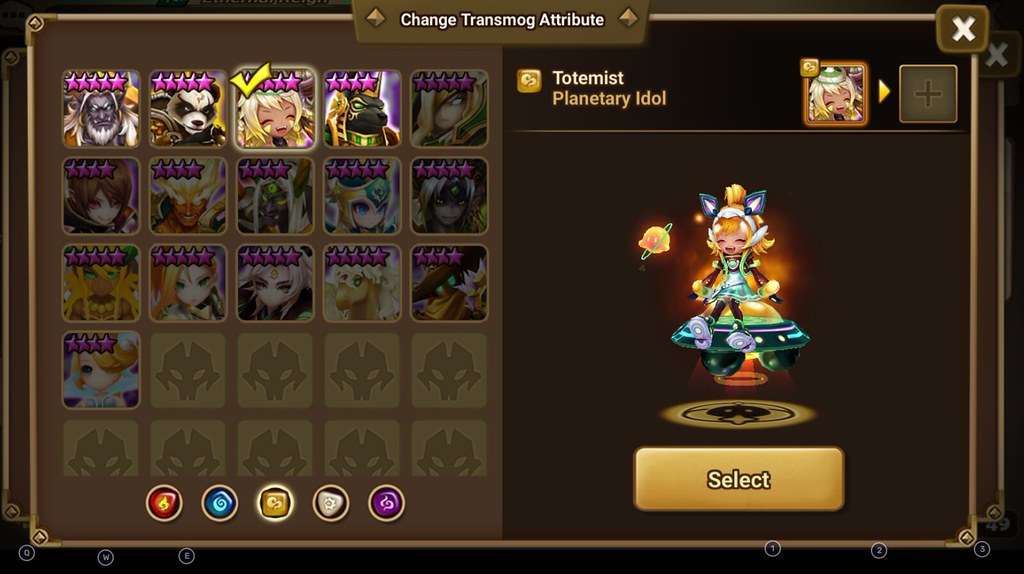The height and width of the screenshot is (574, 1024).
Task: Pick the blonde fairy monster in the bottom row
Action: (x=100, y=370)
